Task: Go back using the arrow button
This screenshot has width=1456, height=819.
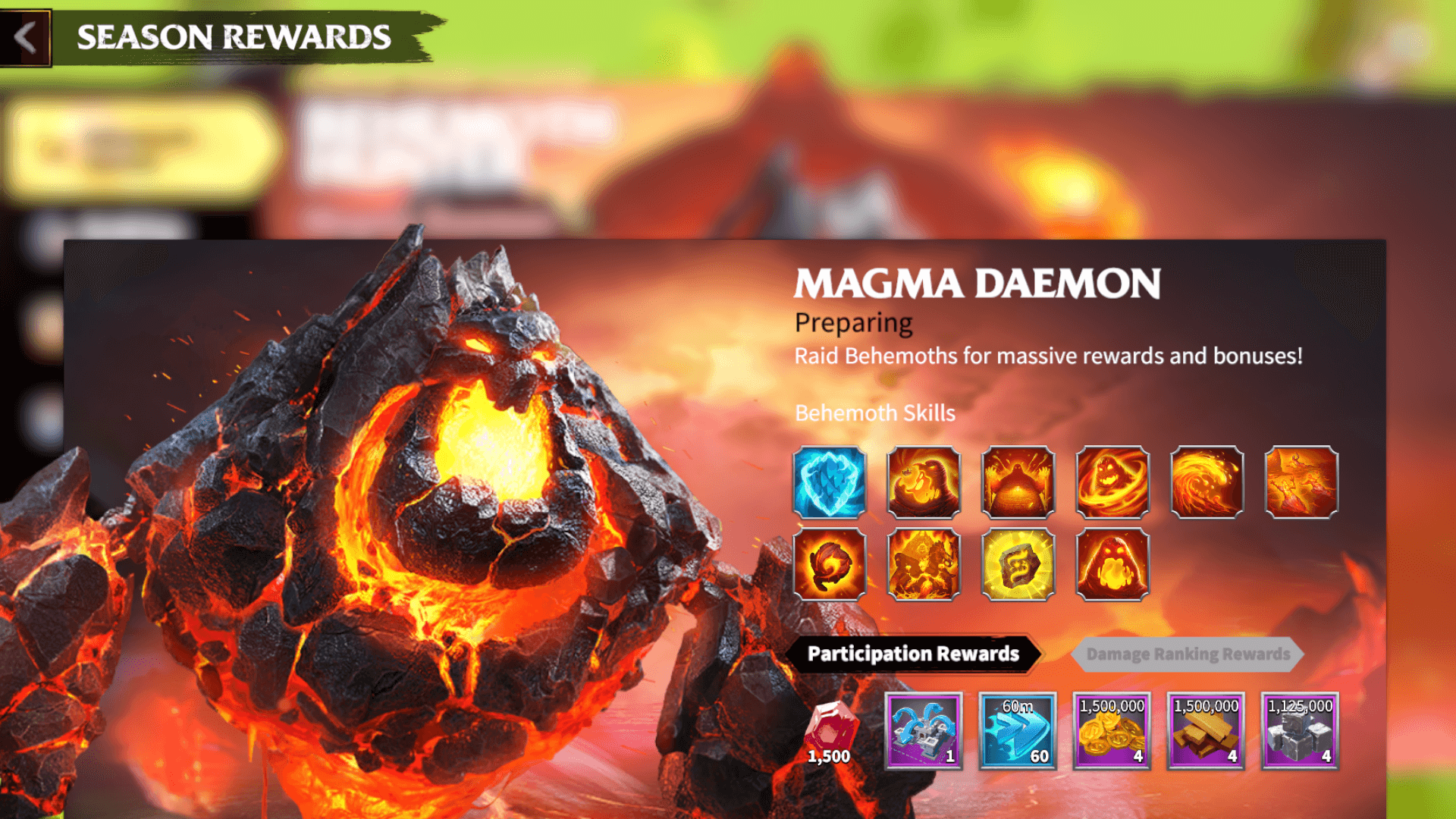Action: (27, 36)
